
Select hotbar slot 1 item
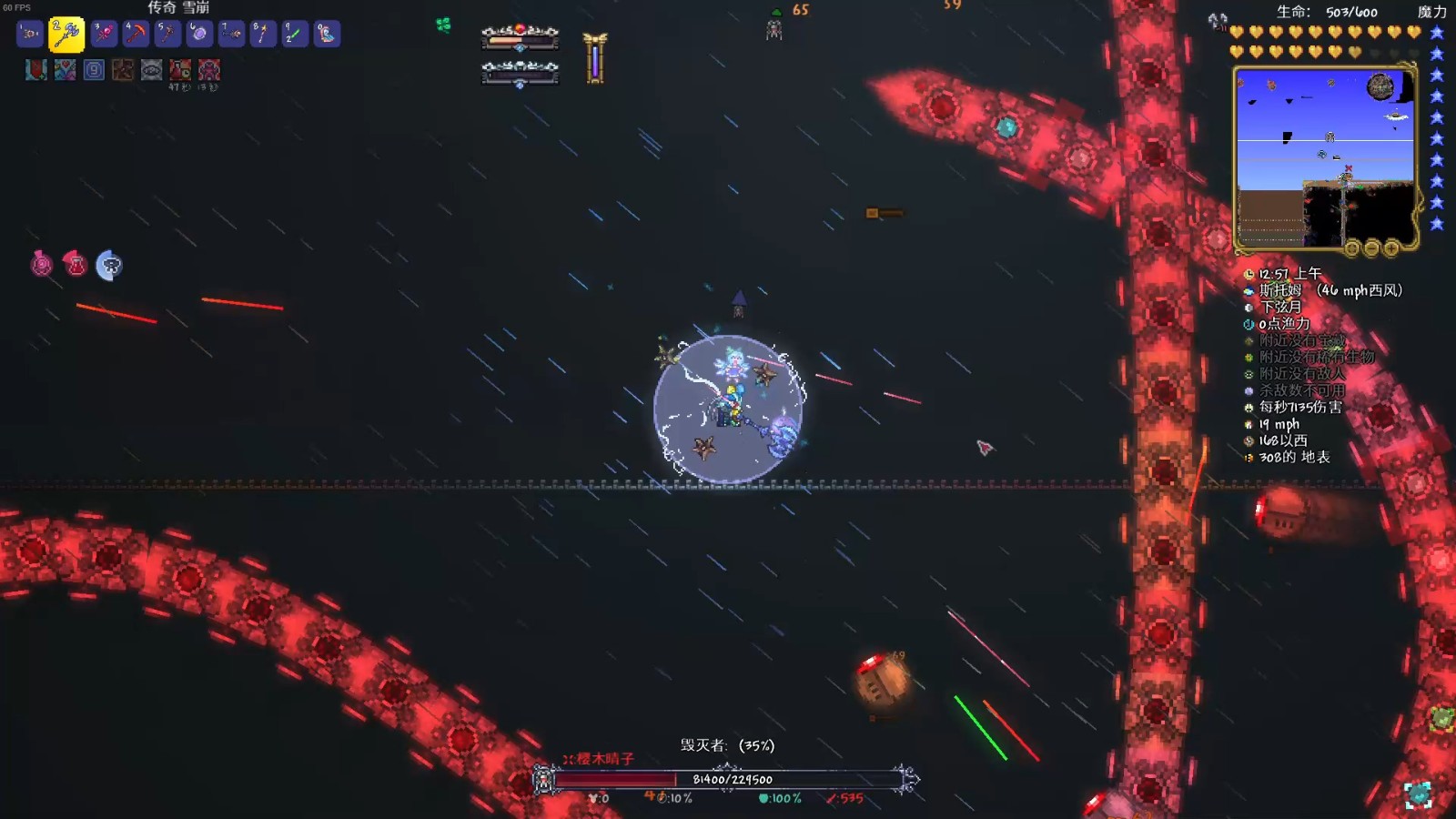coord(30,34)
